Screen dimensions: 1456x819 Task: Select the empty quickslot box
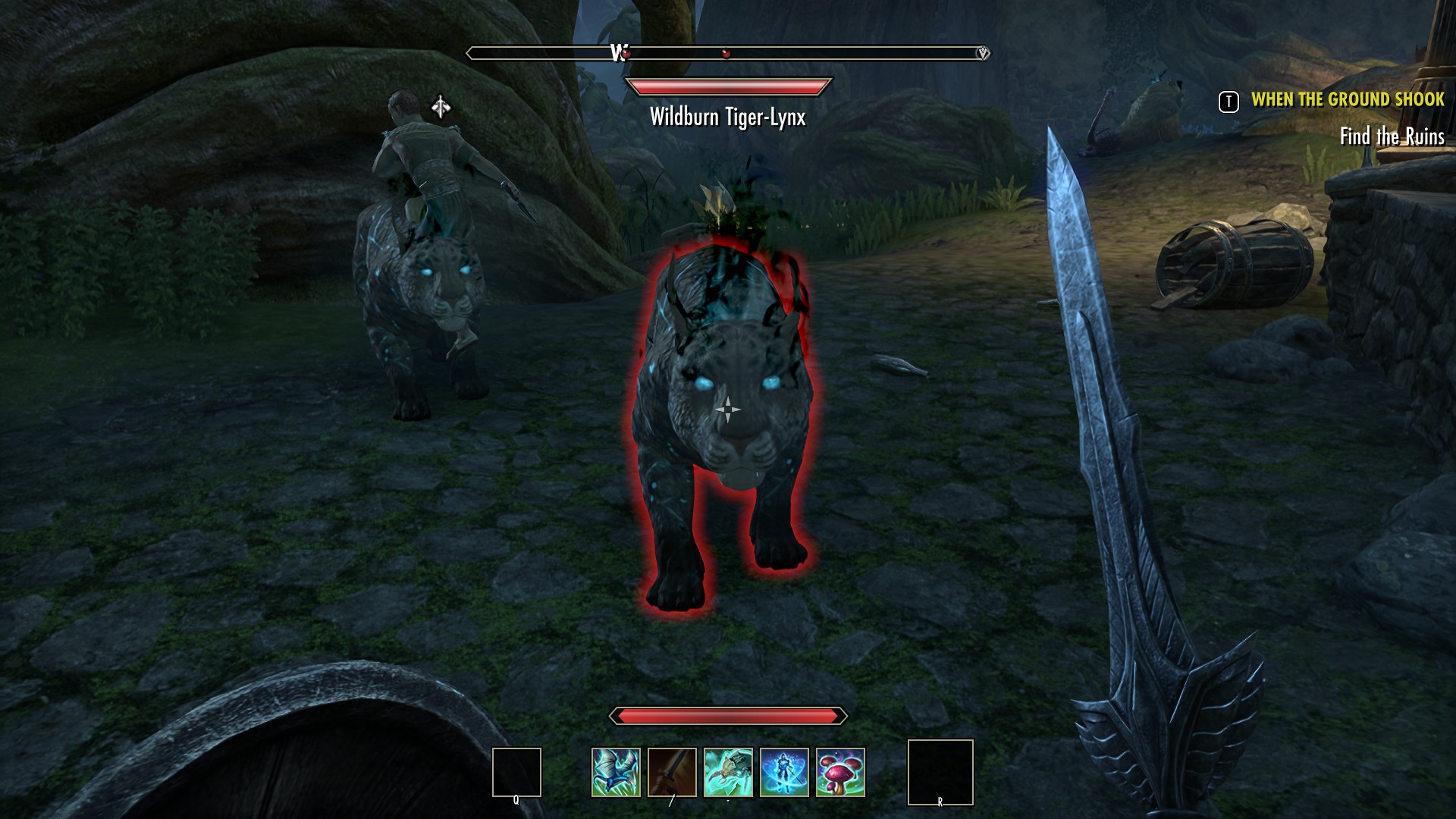click(x=516, y=772)
